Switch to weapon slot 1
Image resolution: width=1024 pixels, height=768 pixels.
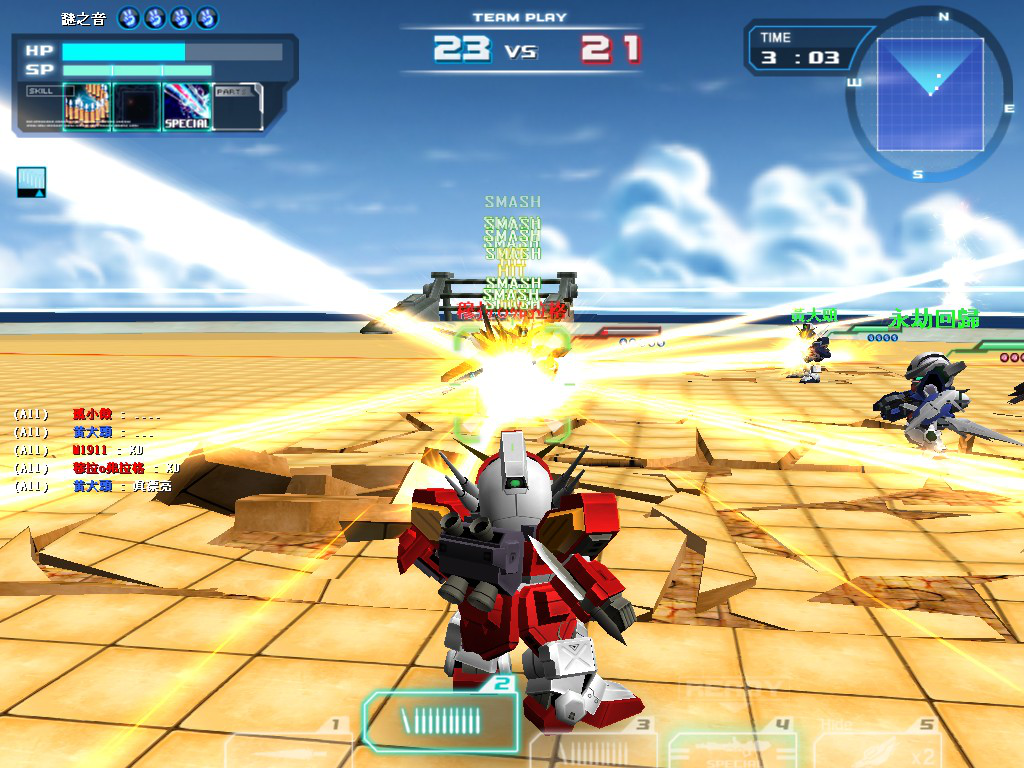[290, 748]
